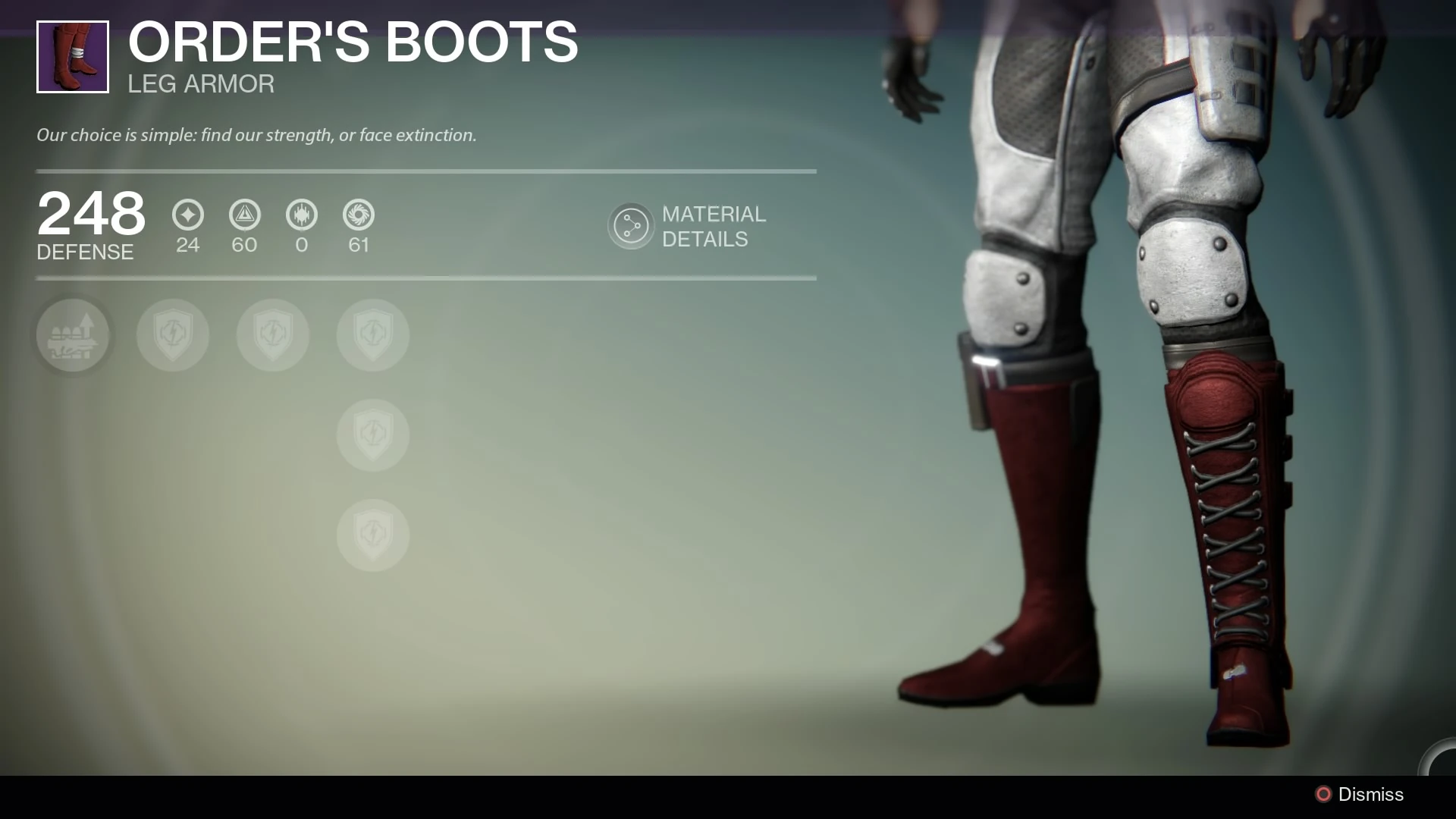Viewport: 1456px width, 819px height.
Task: Select the ORDER'S BOOTS item name
Action: (x=352, y=42)
